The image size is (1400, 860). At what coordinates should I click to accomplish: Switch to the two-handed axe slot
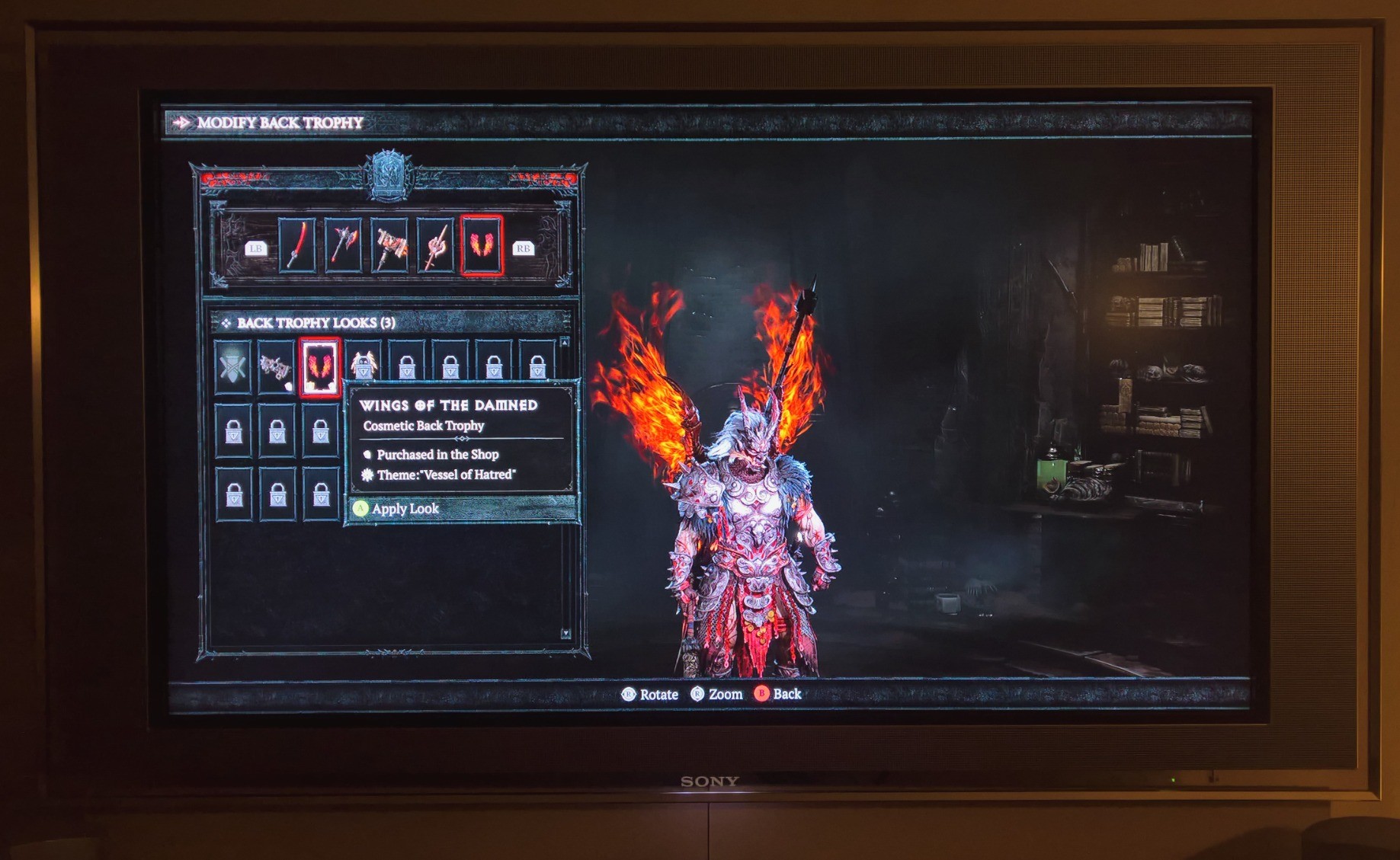click(343, 245)
